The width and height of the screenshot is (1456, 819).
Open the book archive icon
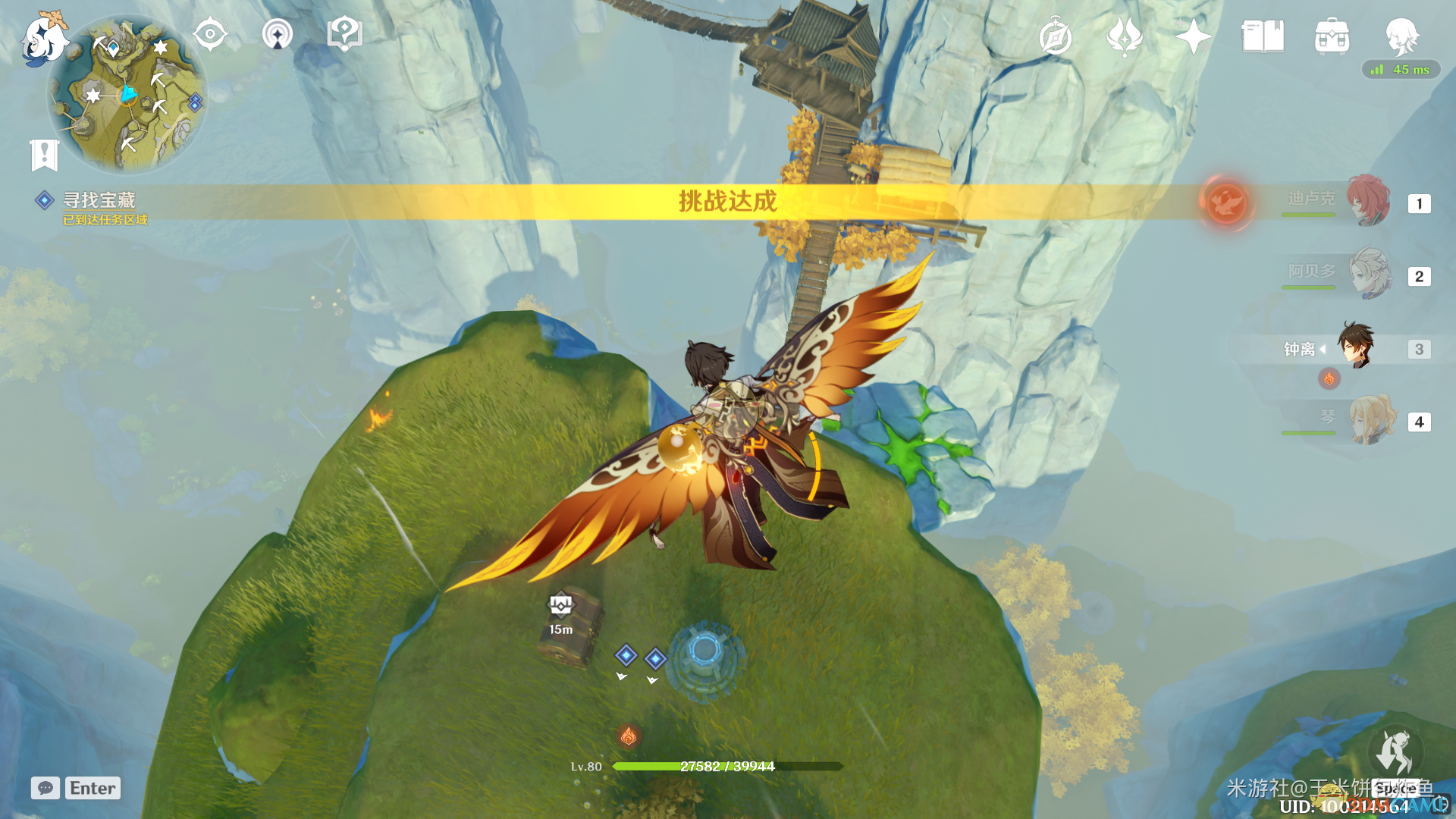pos(1263,36)
